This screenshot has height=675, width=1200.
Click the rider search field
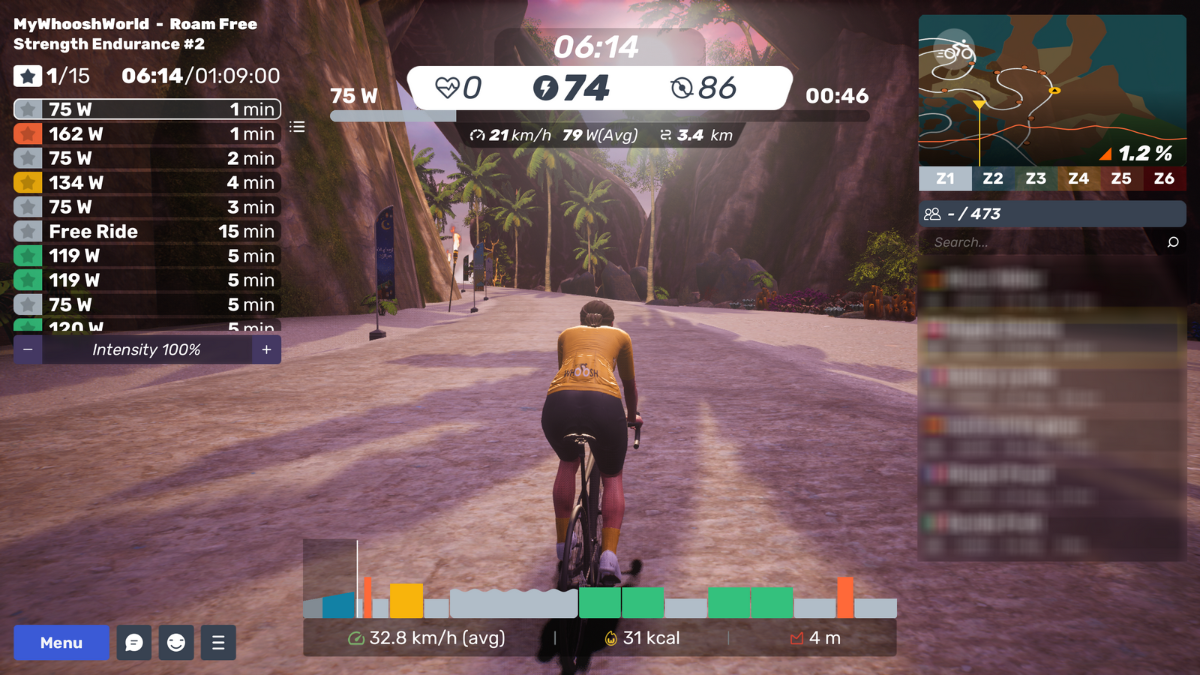[1040, 242]
